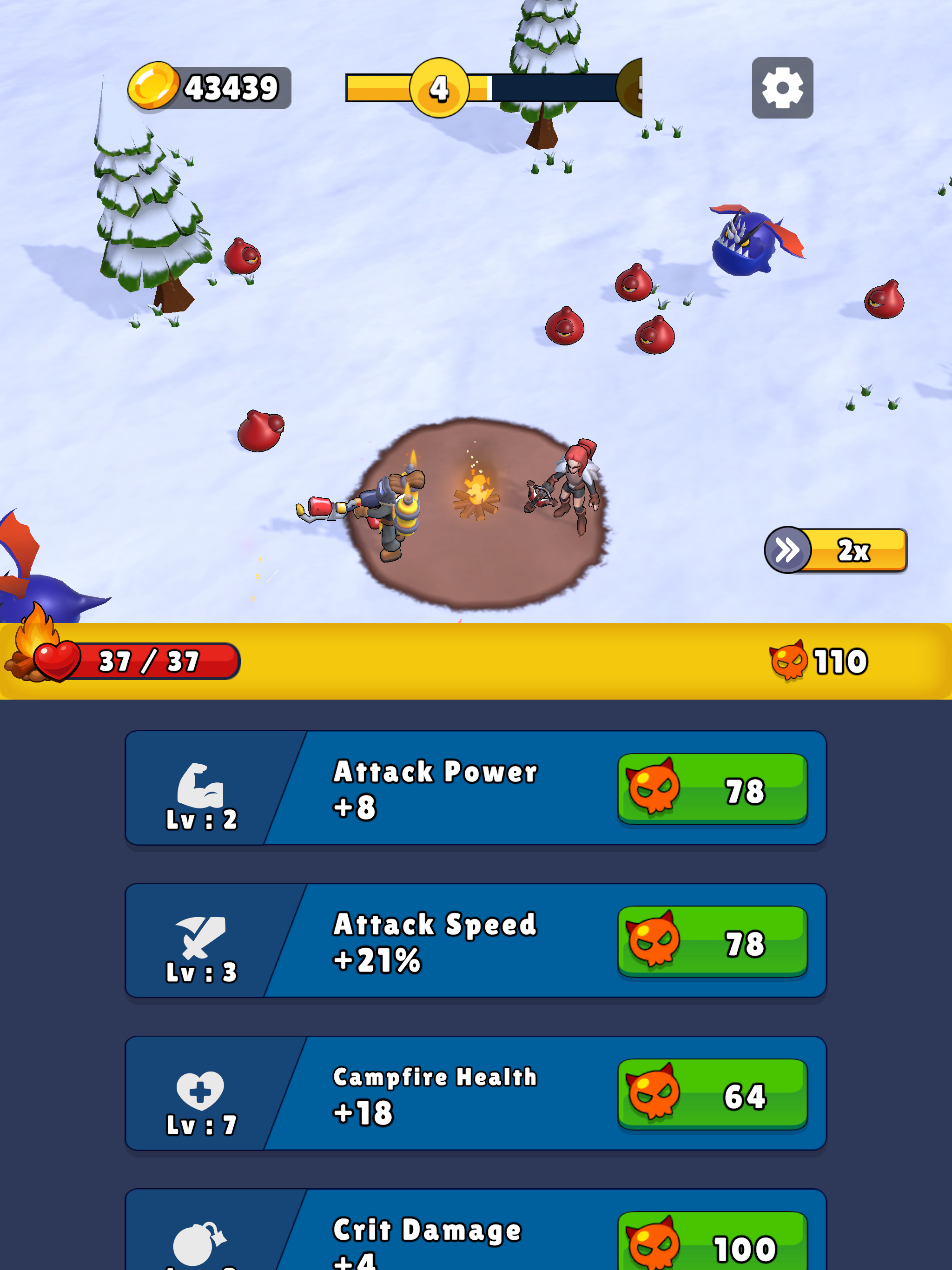Click the level 4 badge on progress bar
This screenshot has height=1270, width=952.
(440, 87)
